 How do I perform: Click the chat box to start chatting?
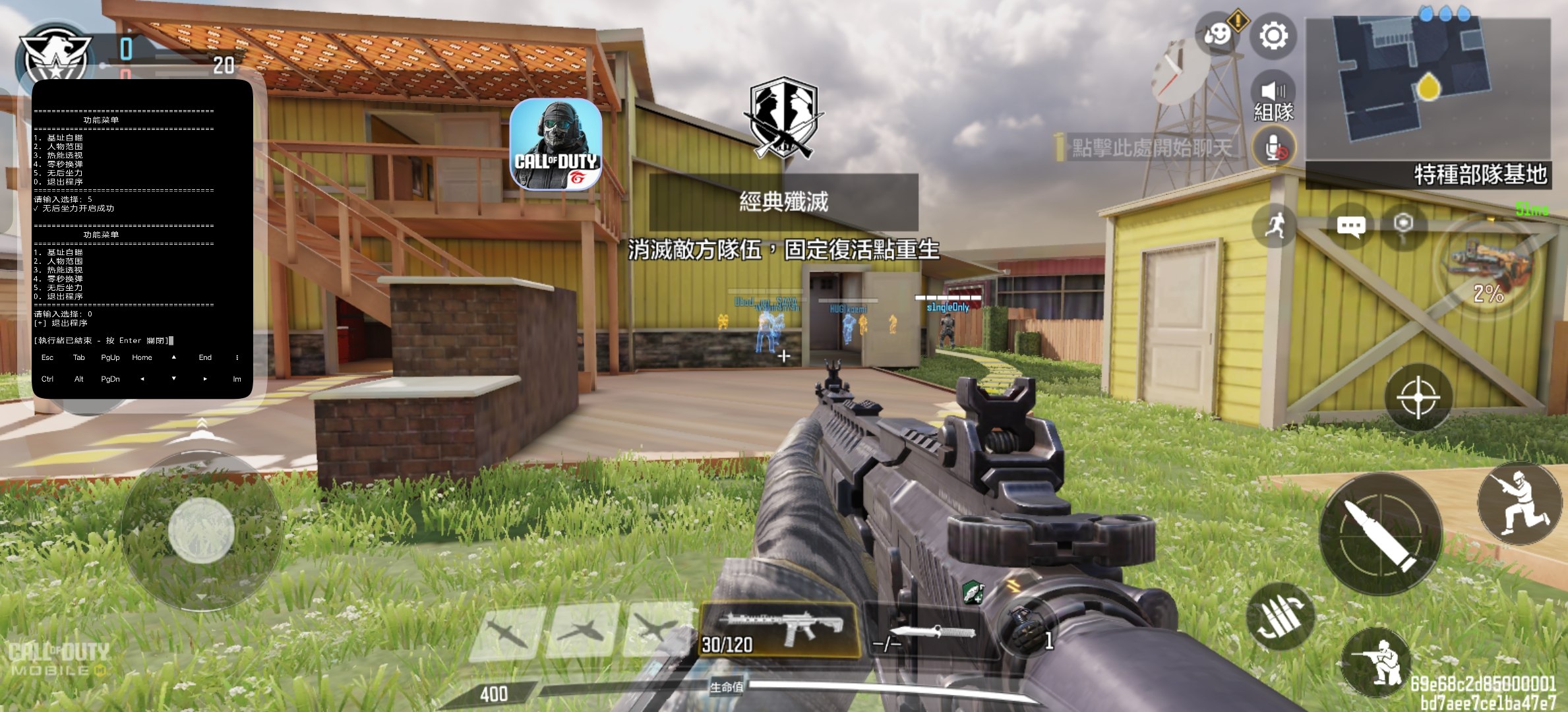[1151, 148]
